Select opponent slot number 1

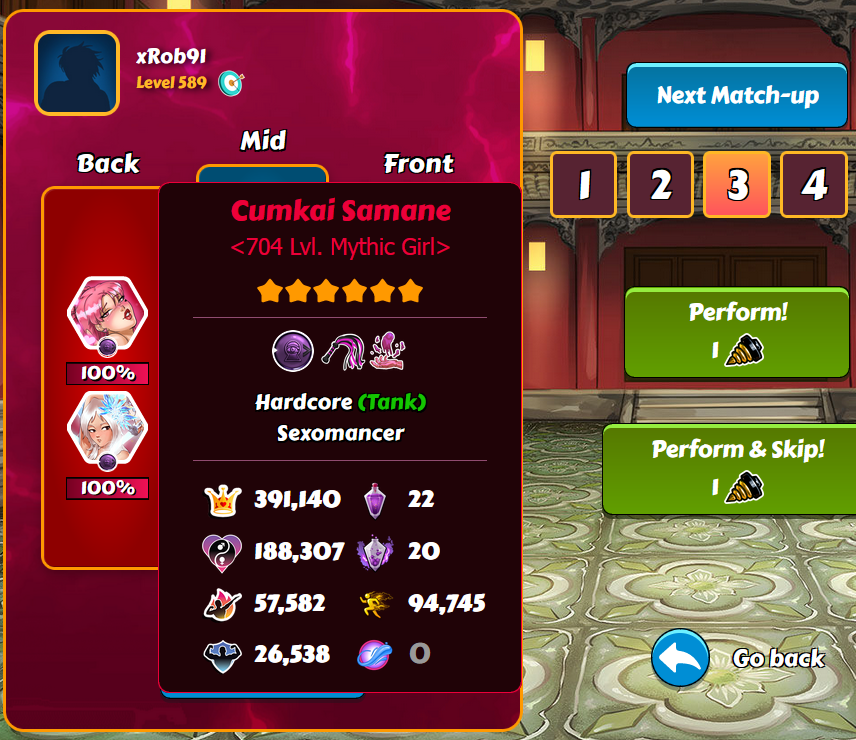point(581,185)
